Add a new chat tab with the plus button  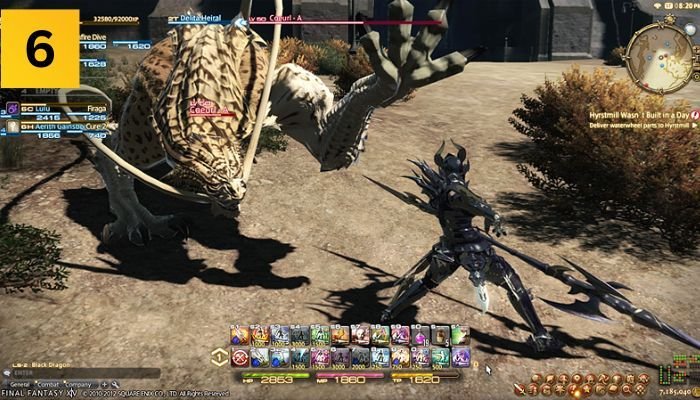point(102,384)
